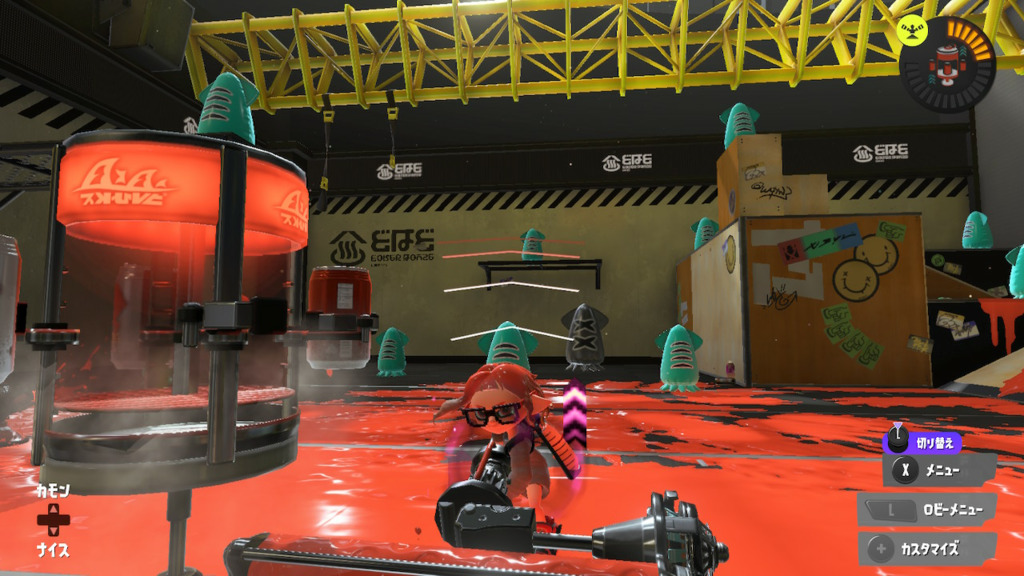Send the ナイス signal
Viewport: 1024px width, 576px height.
click(x=52, y=549)
